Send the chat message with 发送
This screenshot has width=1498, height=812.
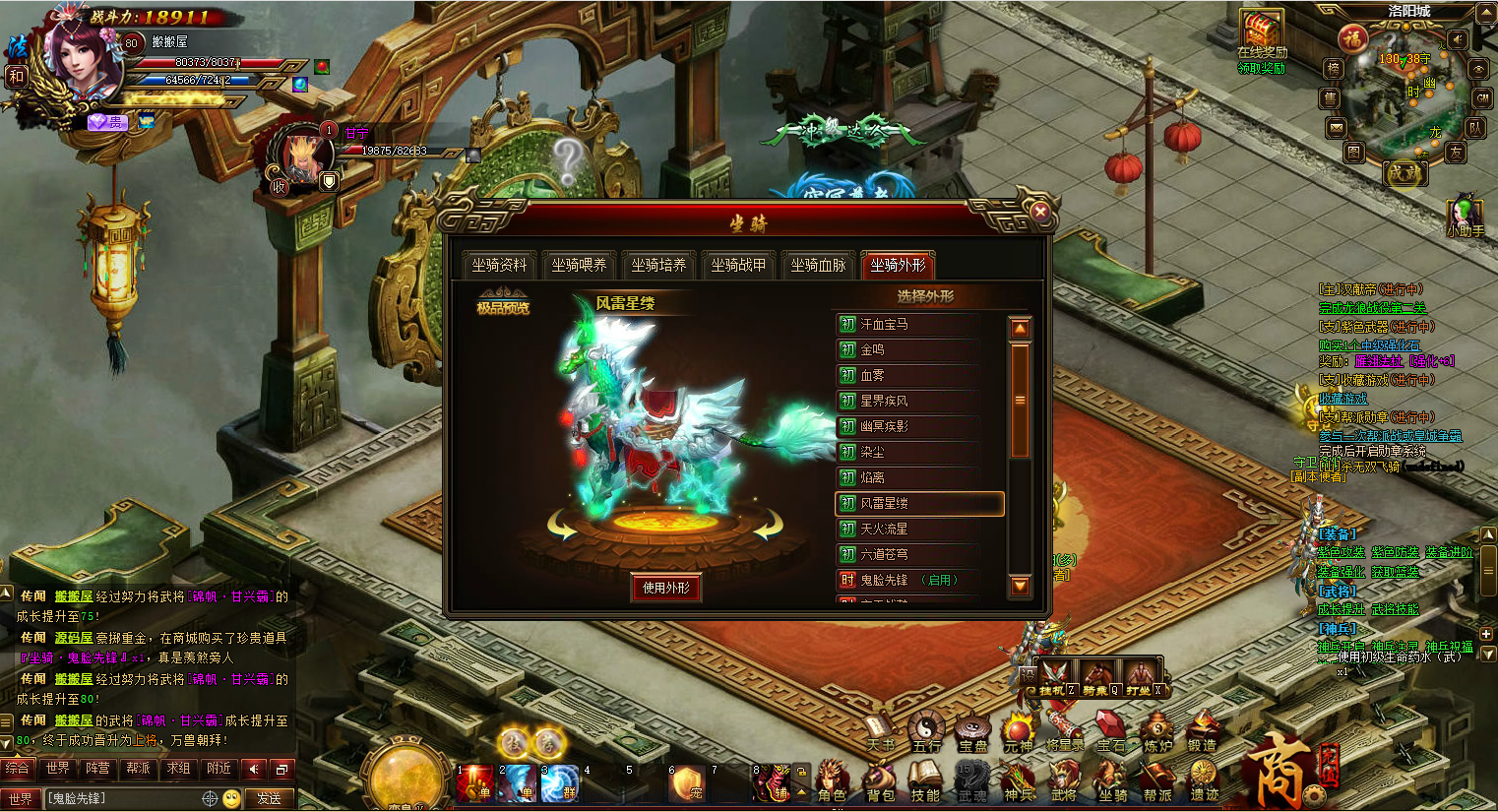[269, 798]
